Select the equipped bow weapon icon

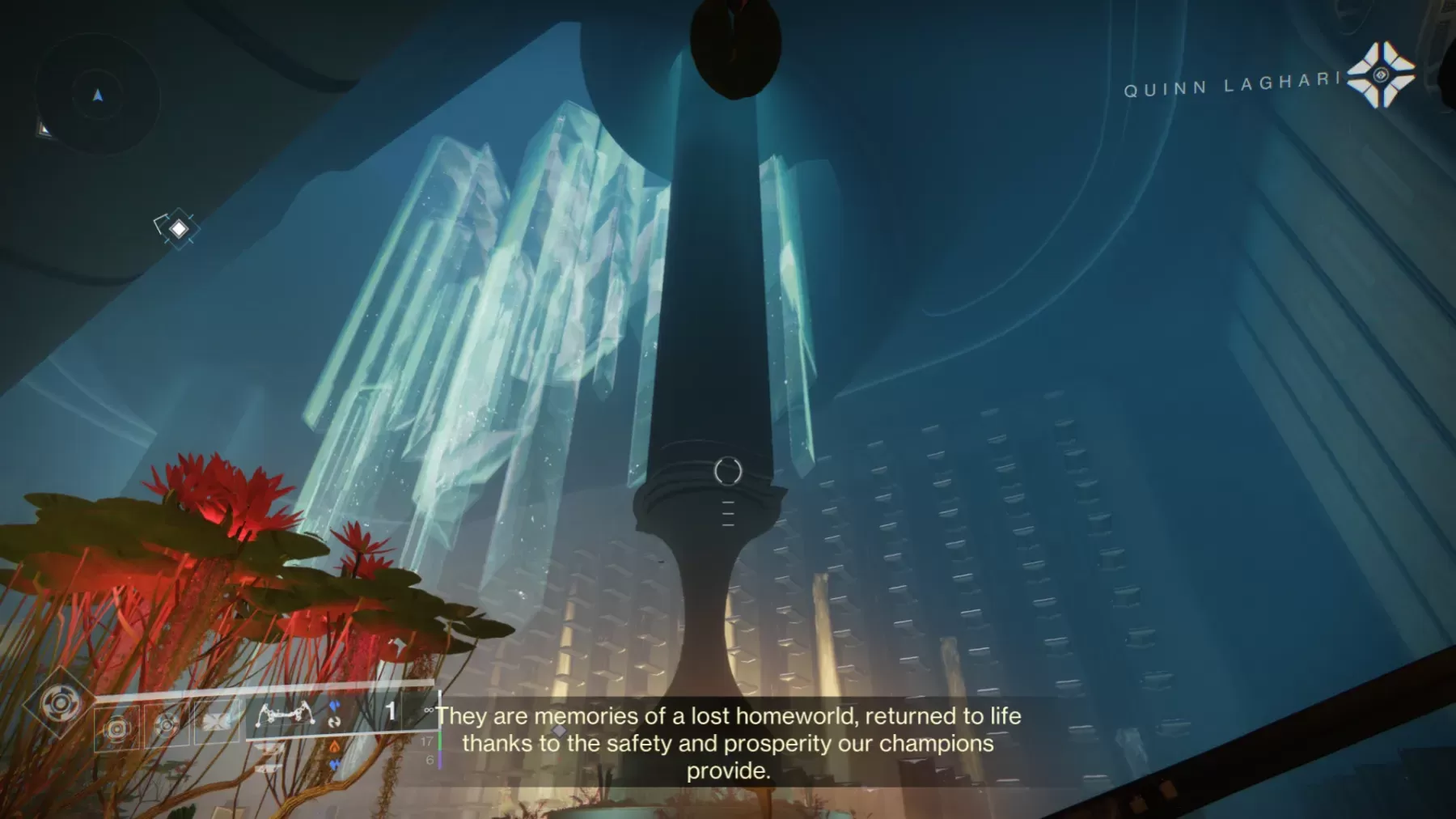pyautogui.click(x=286, y=714)
